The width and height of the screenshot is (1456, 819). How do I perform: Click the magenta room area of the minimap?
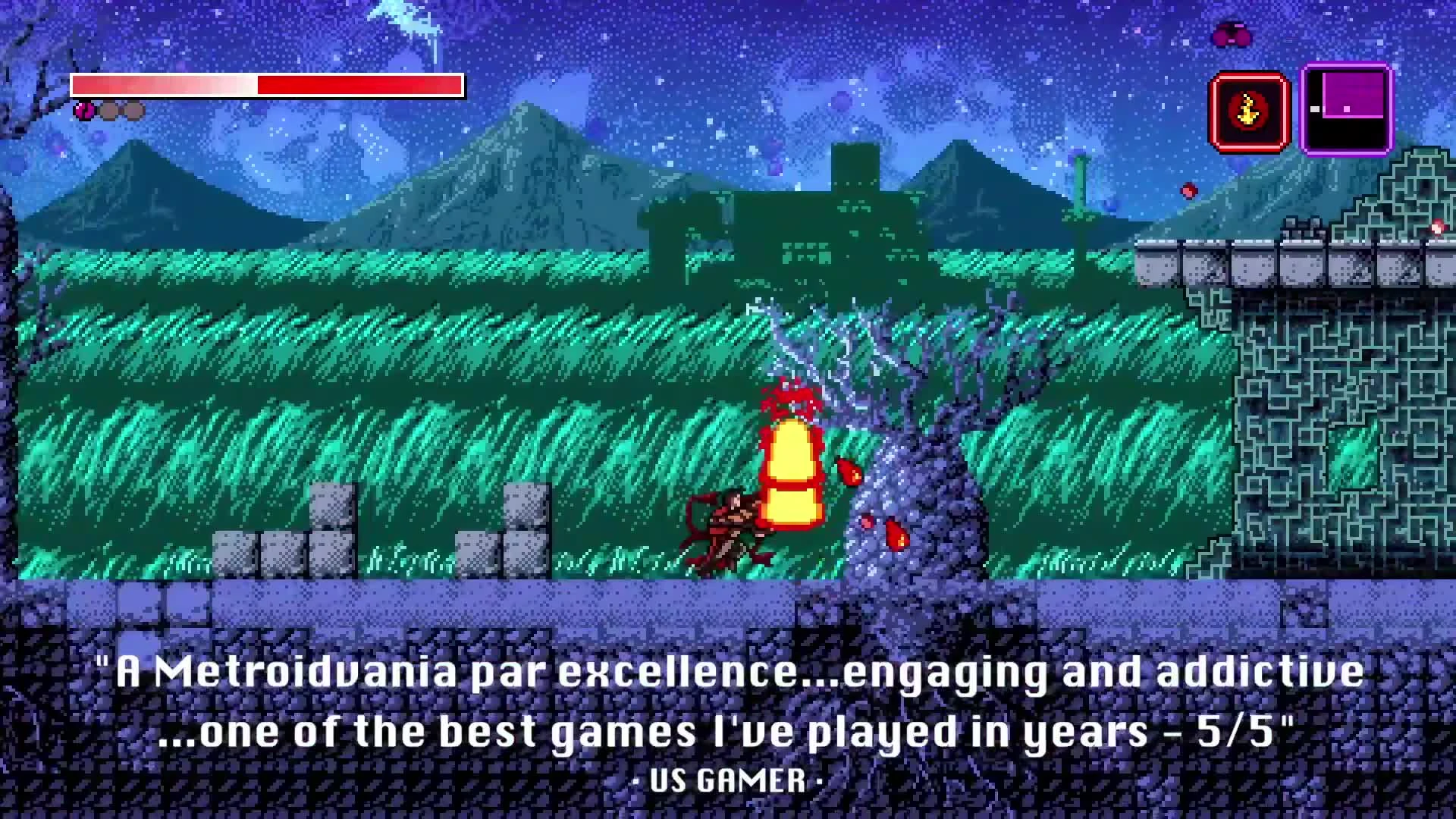[x=1353, y=94]
